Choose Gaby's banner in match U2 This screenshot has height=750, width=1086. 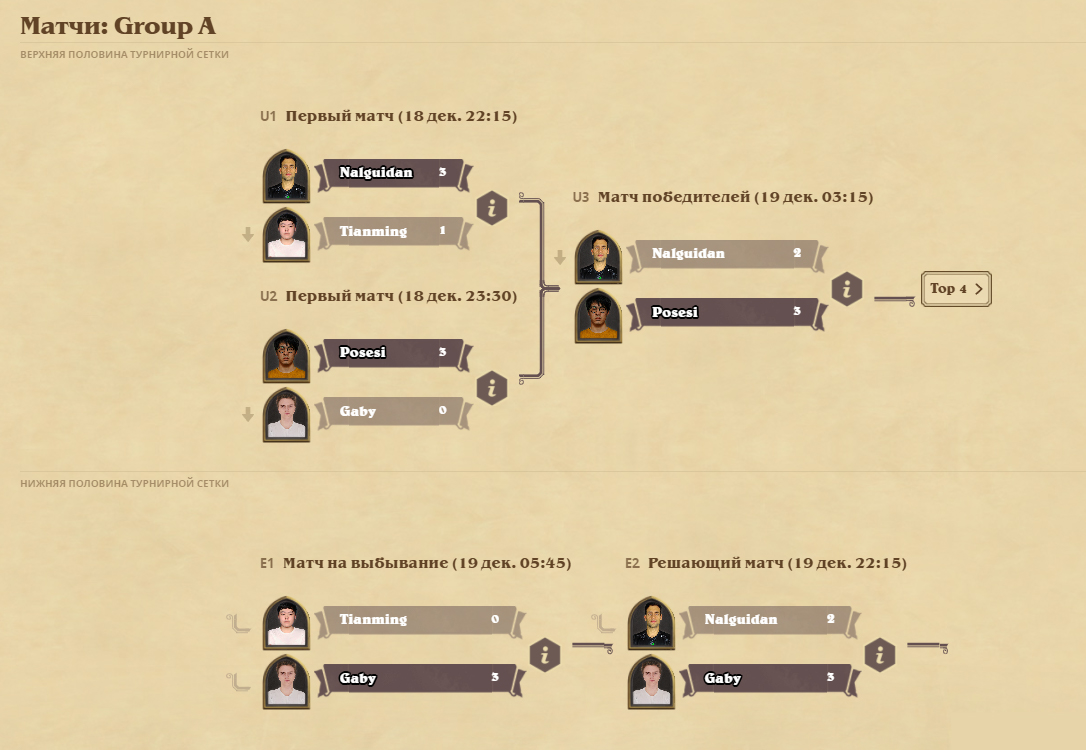[x=392, y=411]
